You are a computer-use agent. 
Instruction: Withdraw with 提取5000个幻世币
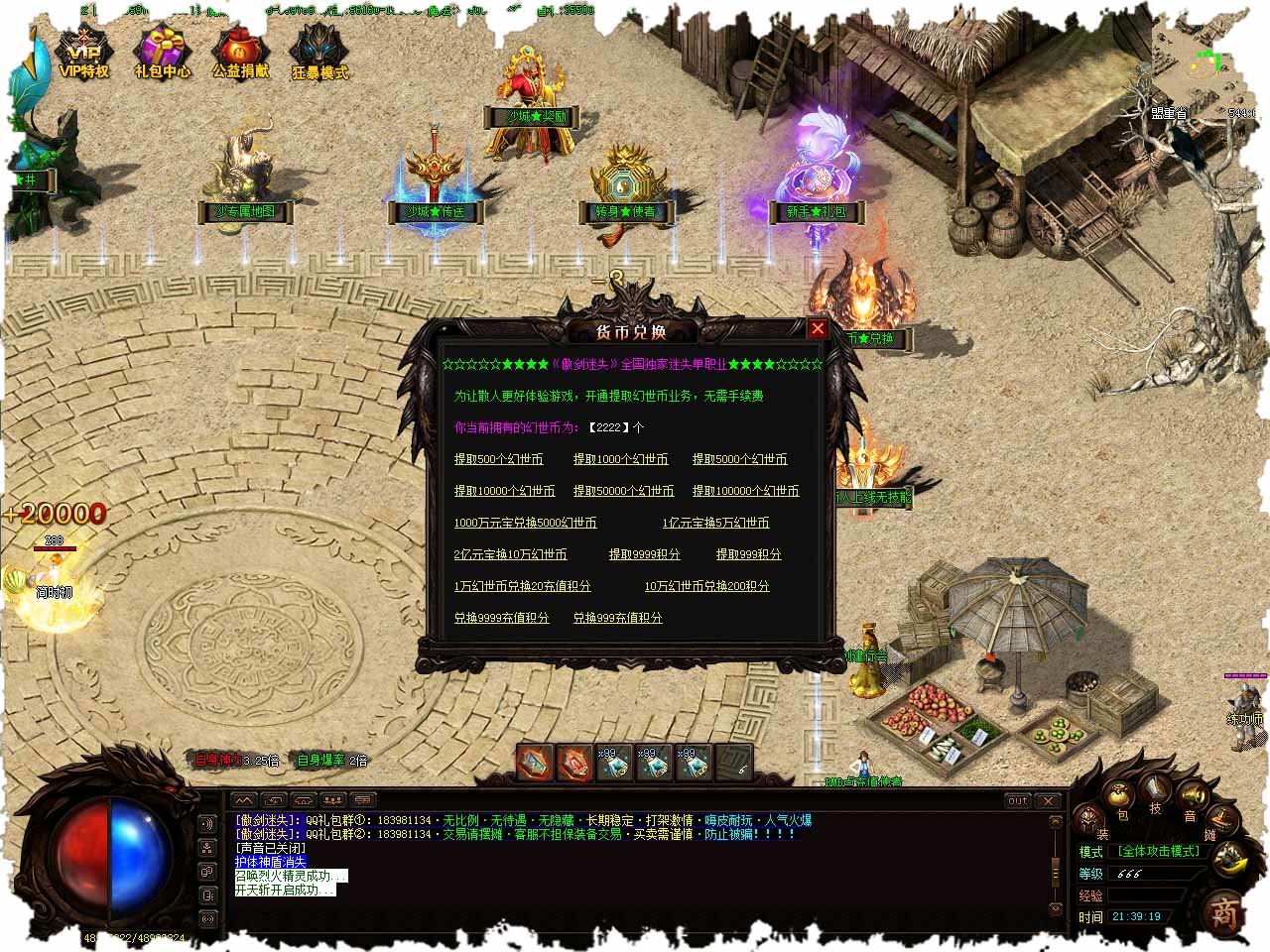(739, 459)
